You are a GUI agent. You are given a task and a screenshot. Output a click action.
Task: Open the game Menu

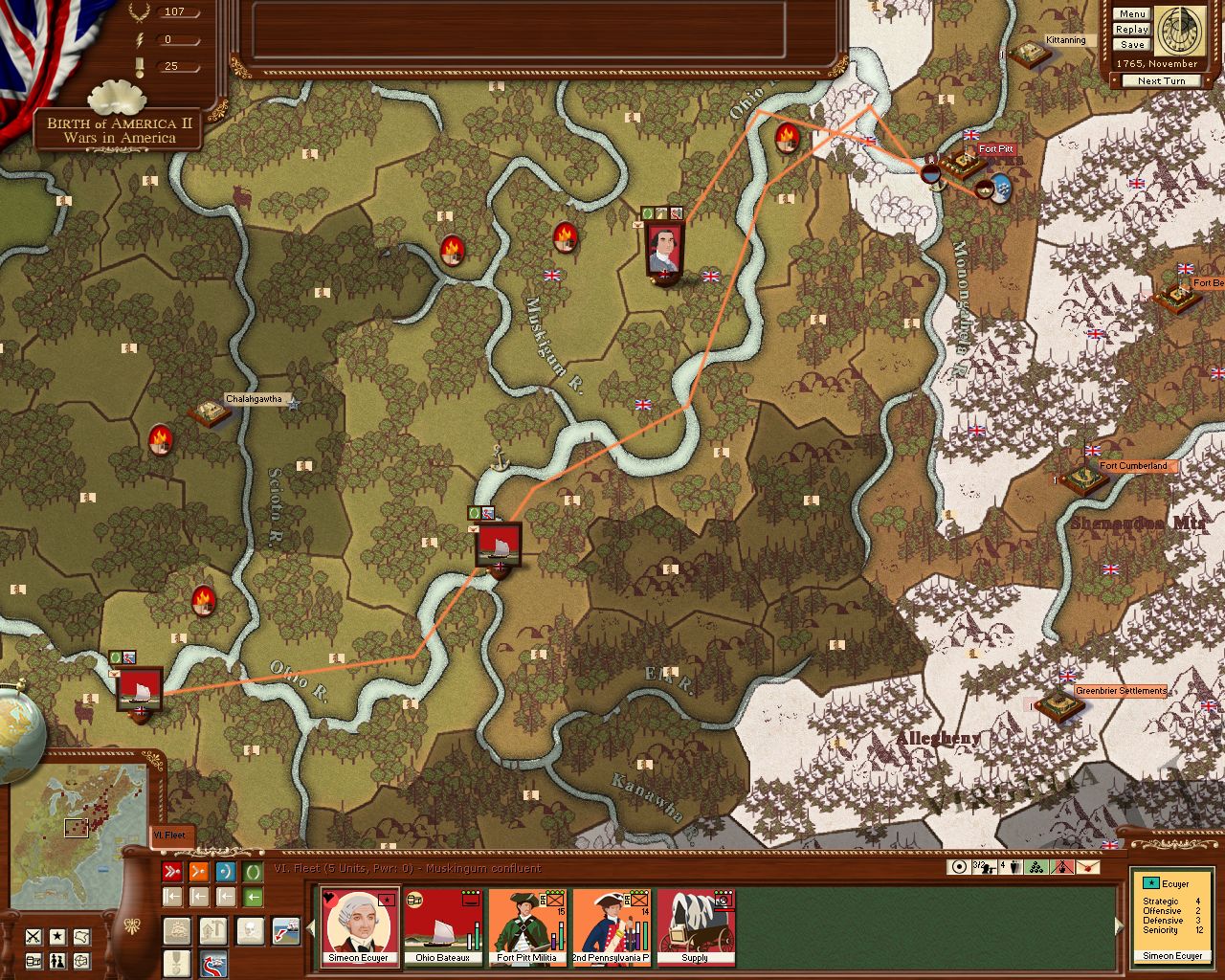coord(1131,14)
